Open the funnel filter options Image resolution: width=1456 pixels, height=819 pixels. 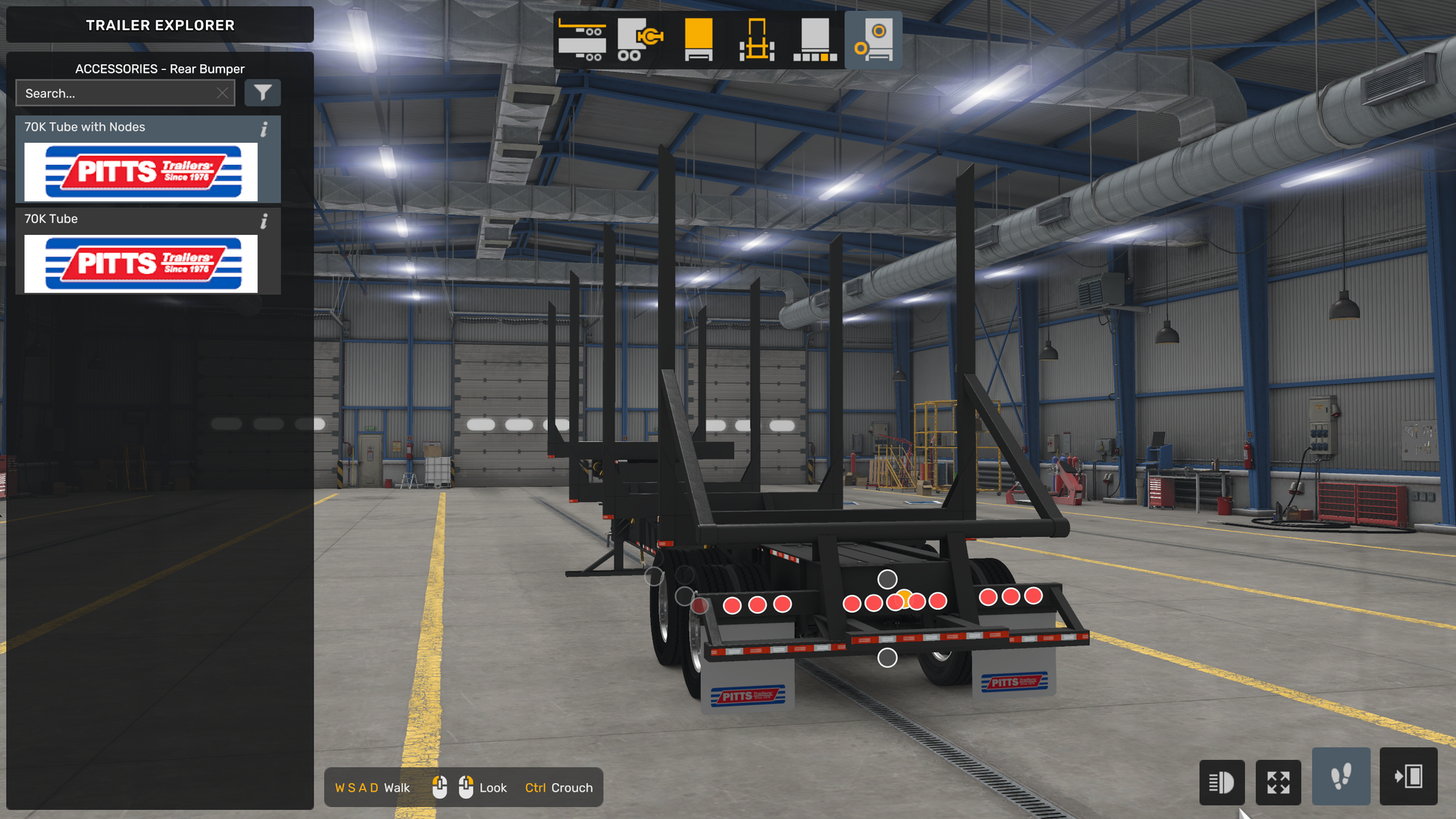[x=263, y=93]
